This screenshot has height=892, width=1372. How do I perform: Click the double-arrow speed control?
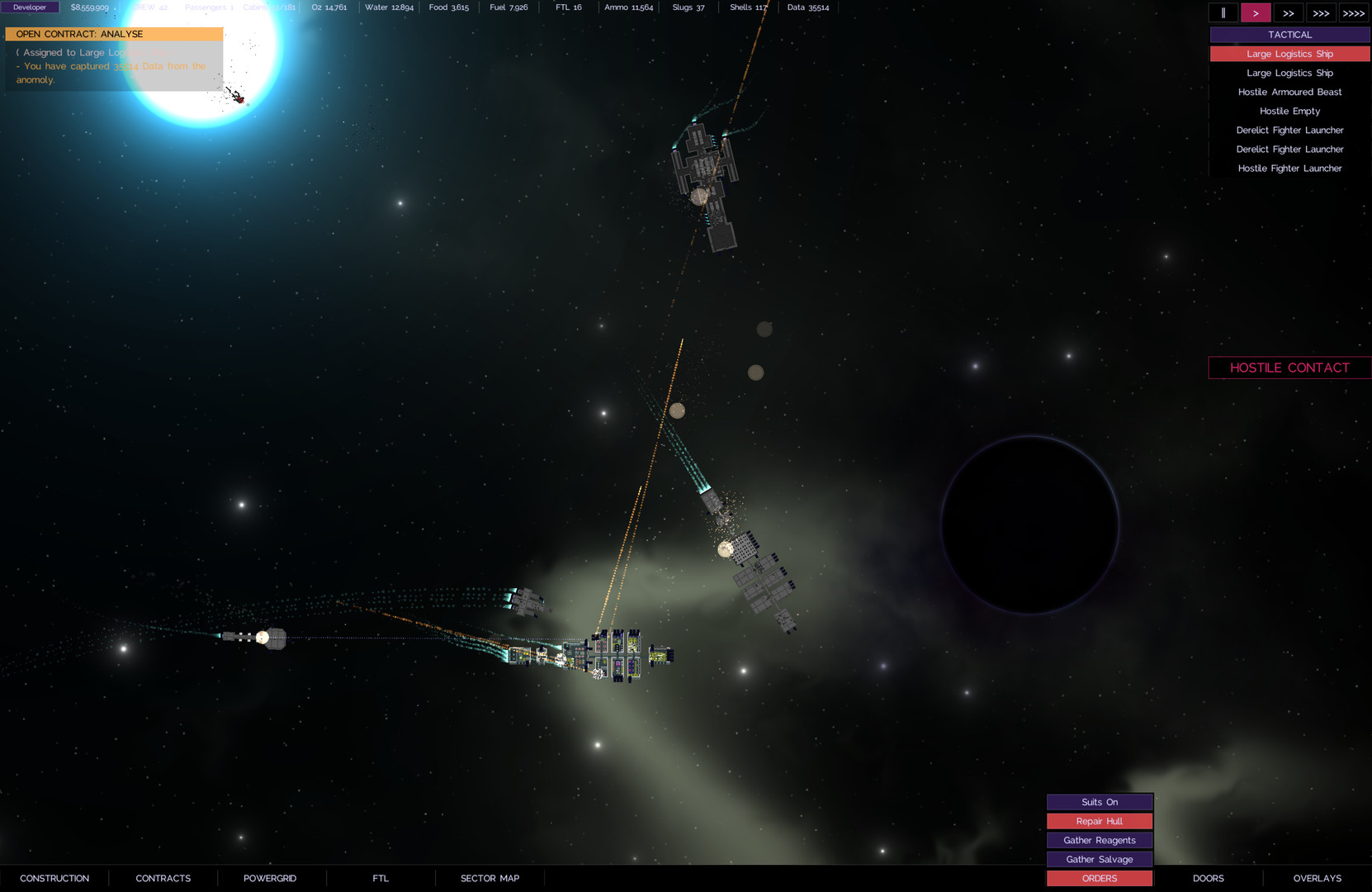1288,12
